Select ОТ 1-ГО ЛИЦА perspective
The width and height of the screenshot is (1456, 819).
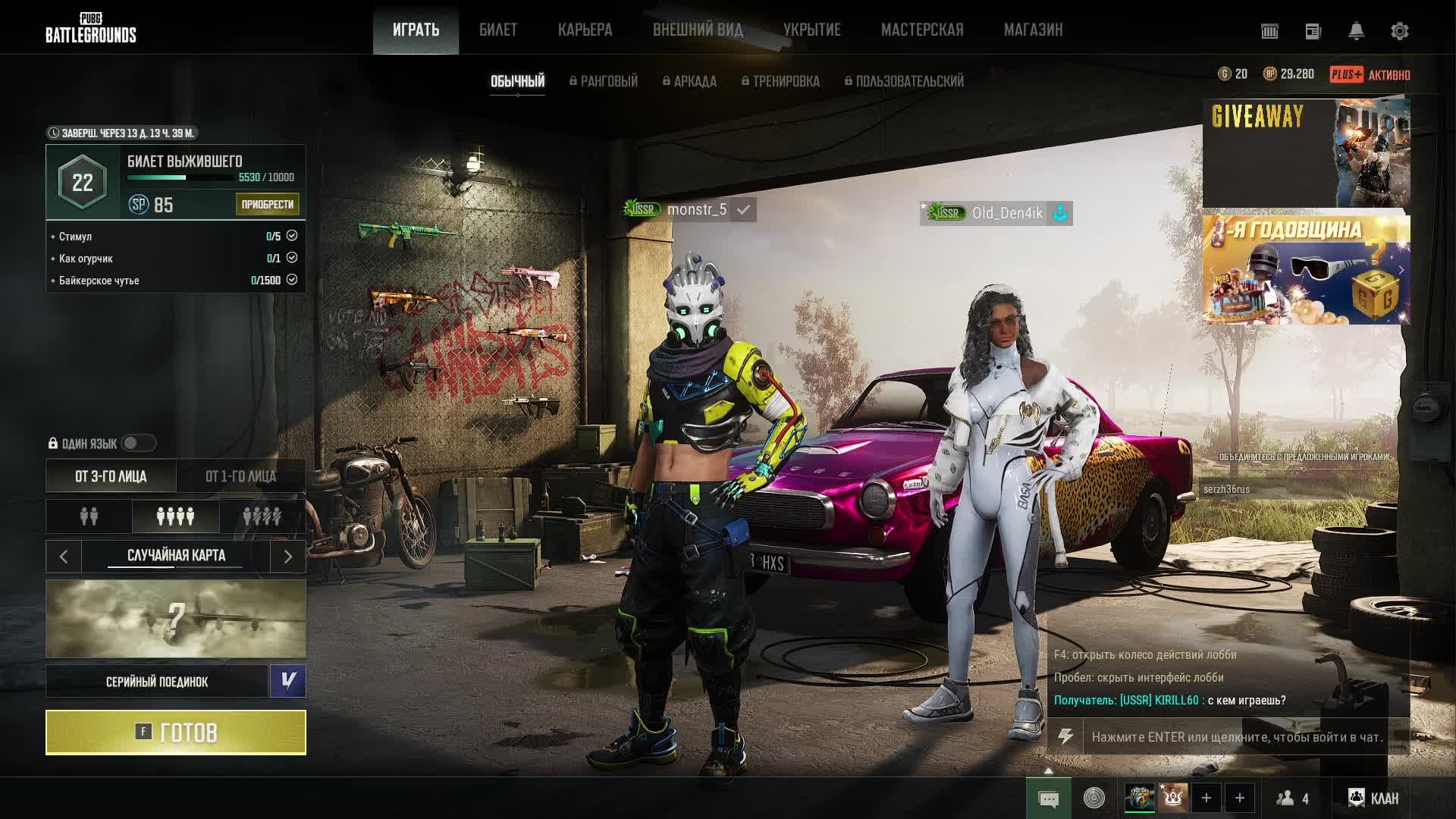tap(240, 476)
